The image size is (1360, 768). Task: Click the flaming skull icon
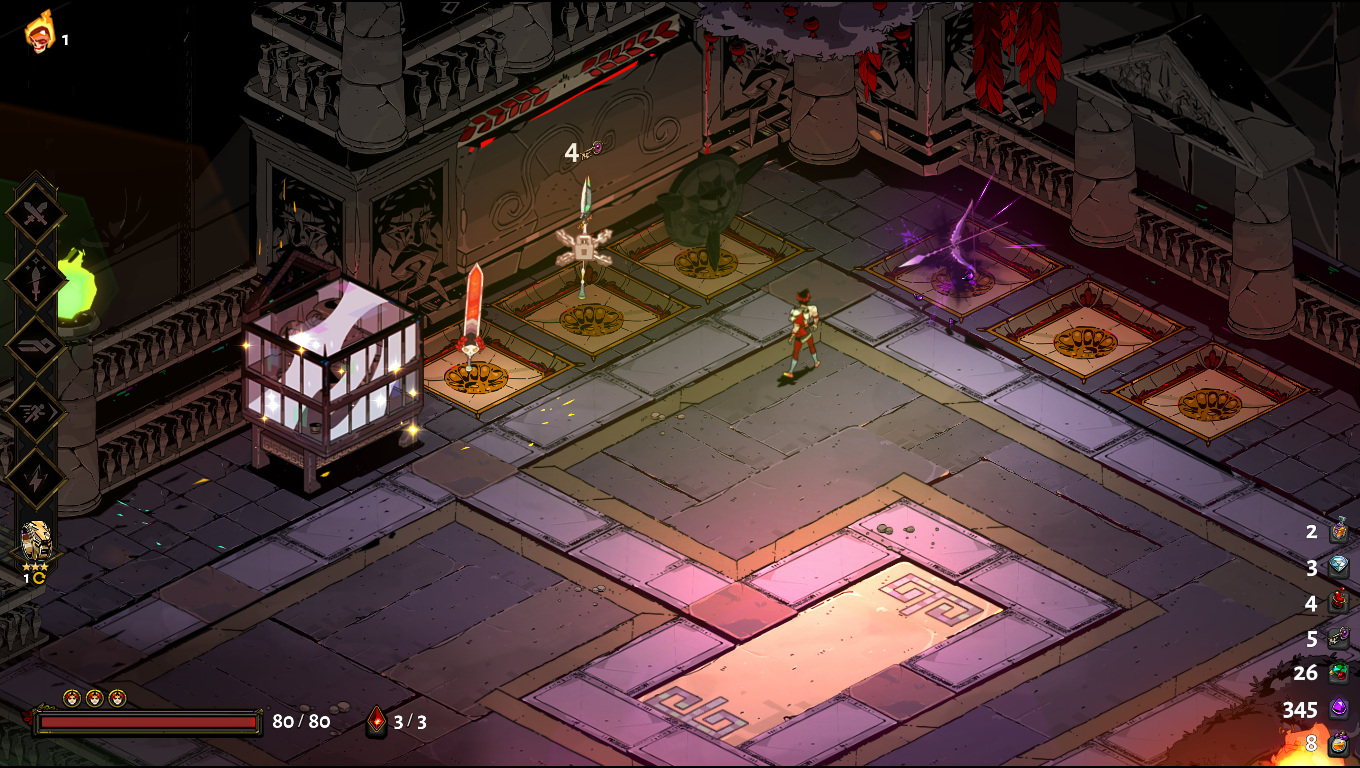tap(39, 32)
